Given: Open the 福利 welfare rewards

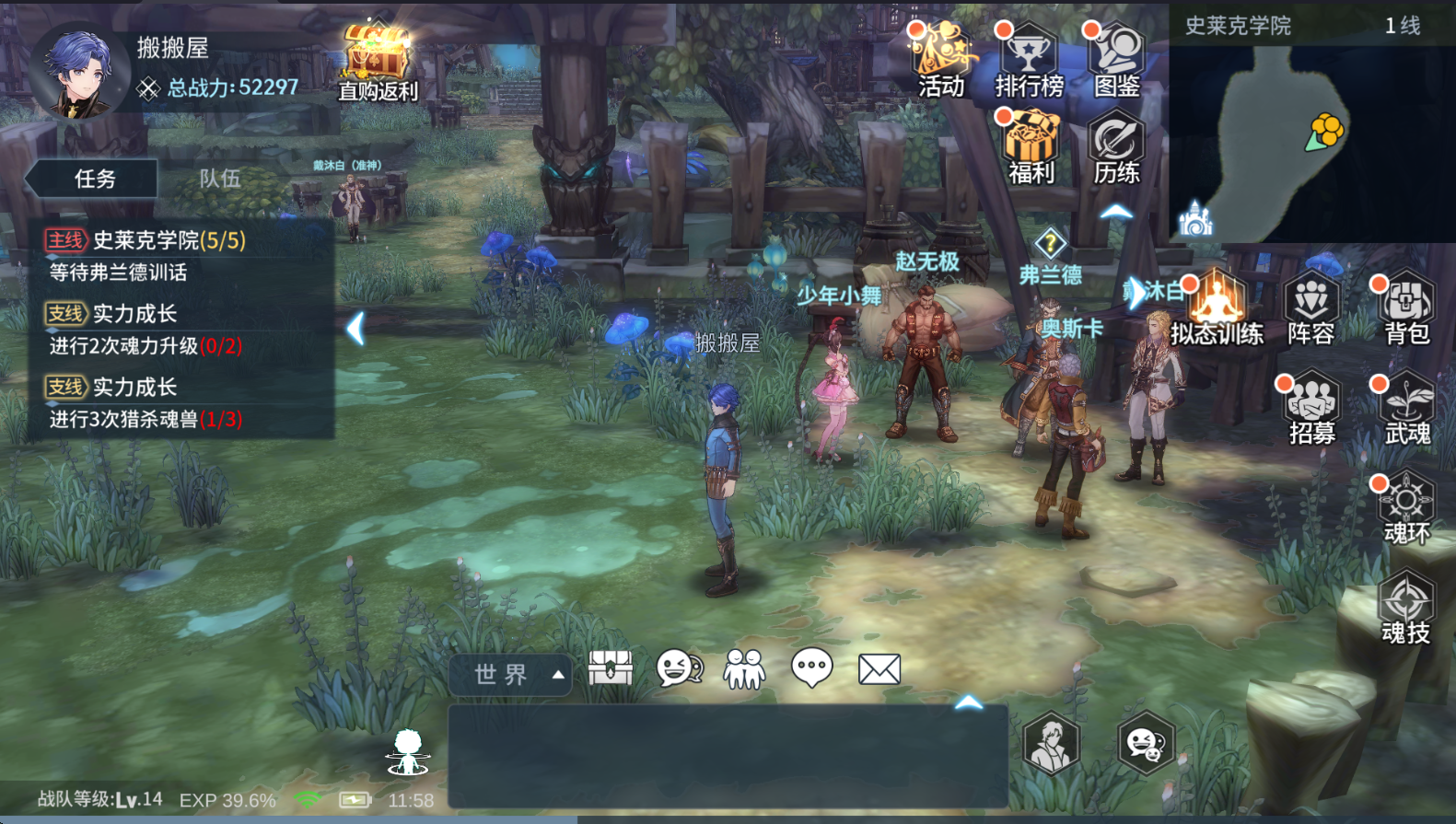Looking at the screenshot, I should 1030,147.
